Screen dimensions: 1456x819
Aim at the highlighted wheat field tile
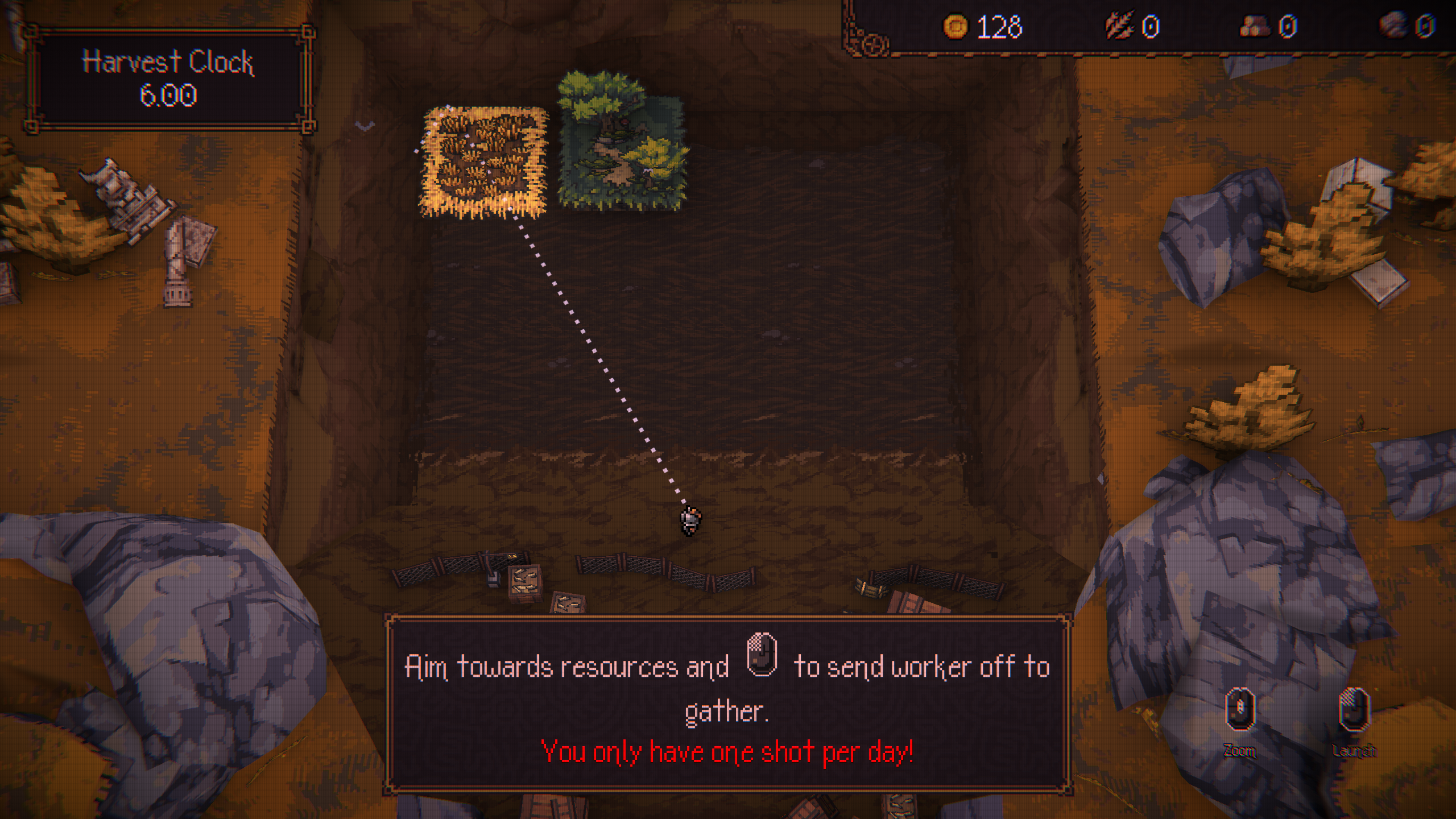pyautogui.click(x=483, y=162)
